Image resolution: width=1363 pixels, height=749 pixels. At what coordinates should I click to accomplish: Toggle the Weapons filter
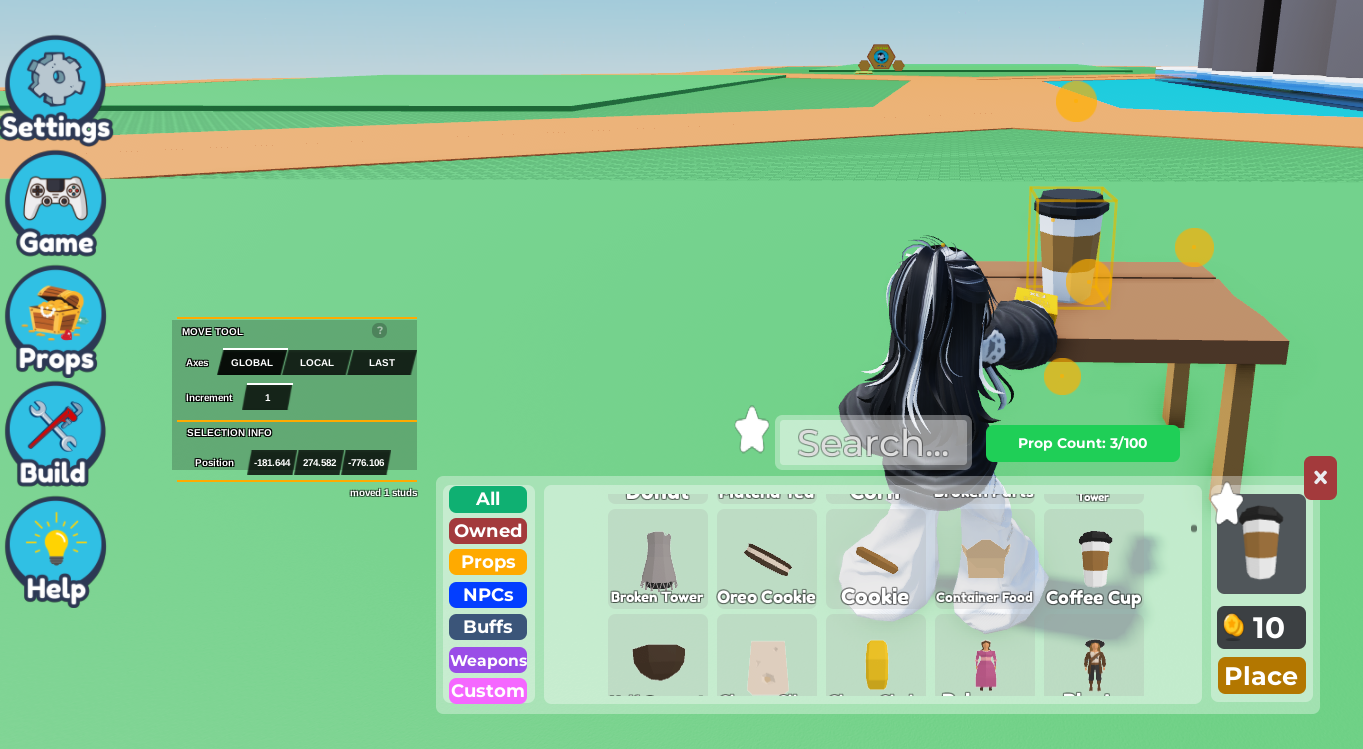point(487,659)
